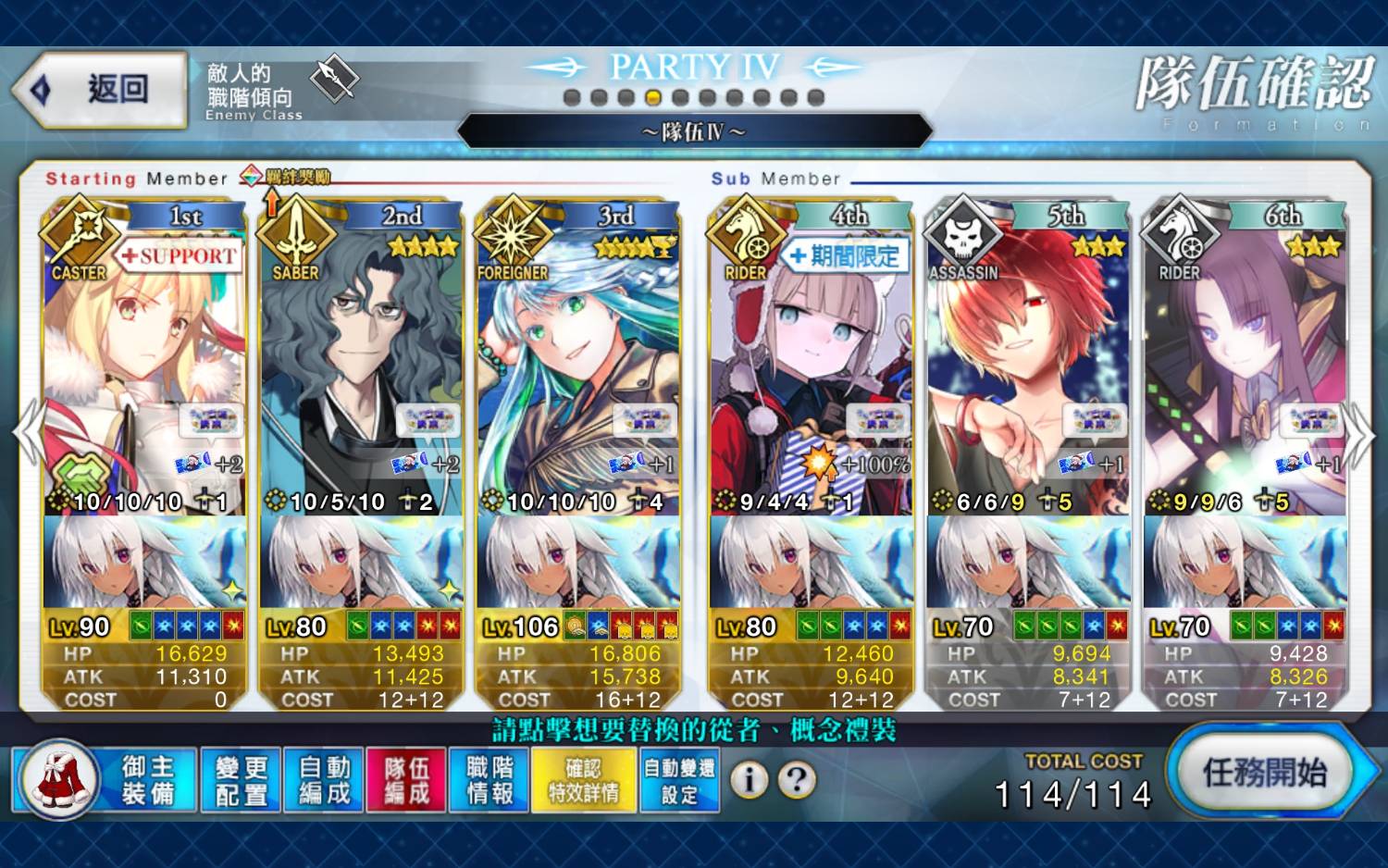1388x868 pixels.
Task: Open 隊伍編成 party setup
Action: coord(407,780)
